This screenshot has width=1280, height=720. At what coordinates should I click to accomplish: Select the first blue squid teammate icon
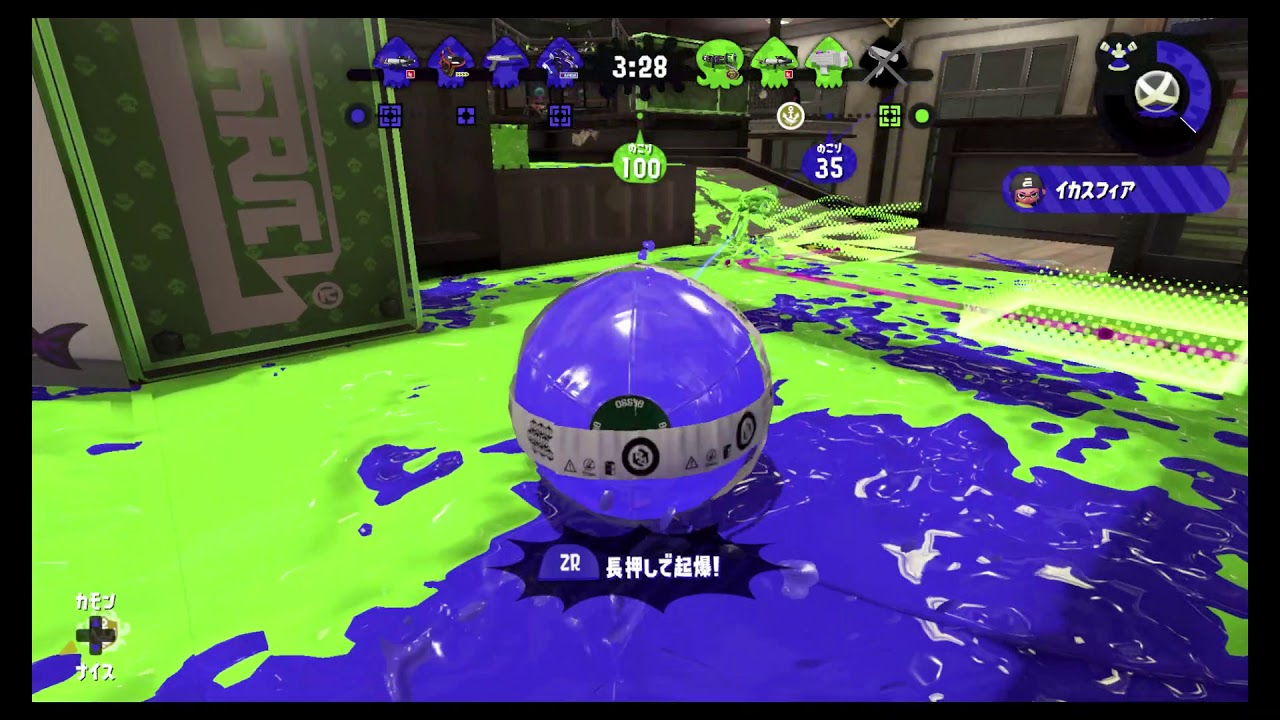(395, 63)
